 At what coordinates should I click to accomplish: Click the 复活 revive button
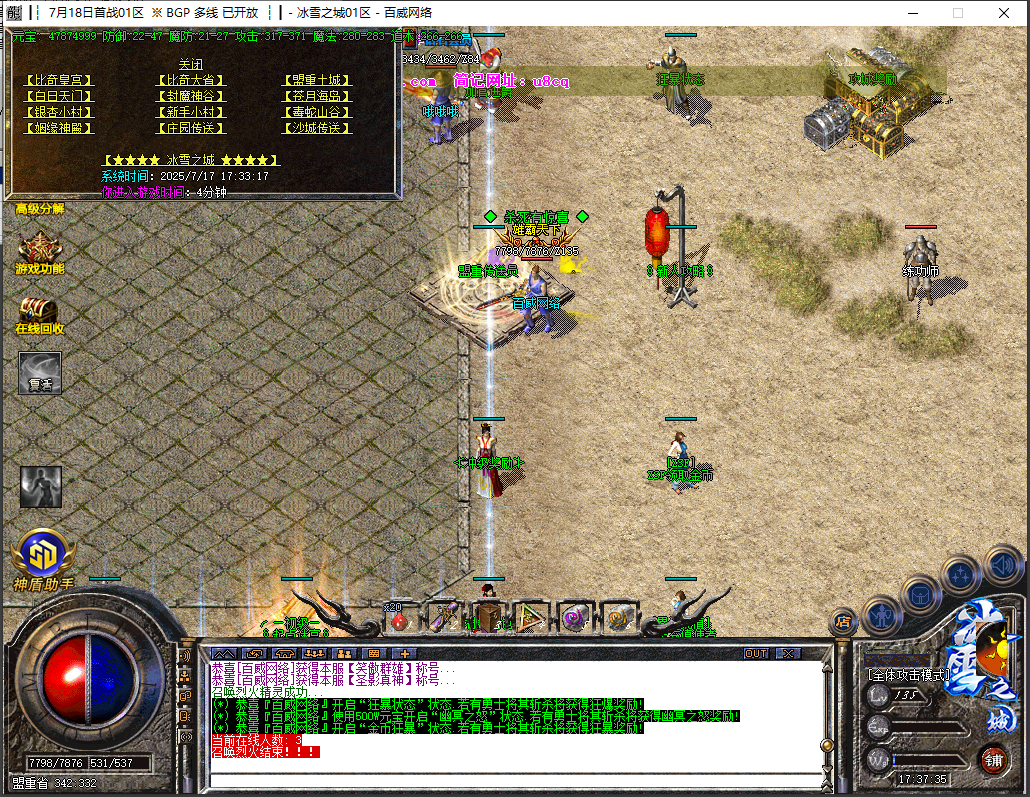click(x=40, y=372)
